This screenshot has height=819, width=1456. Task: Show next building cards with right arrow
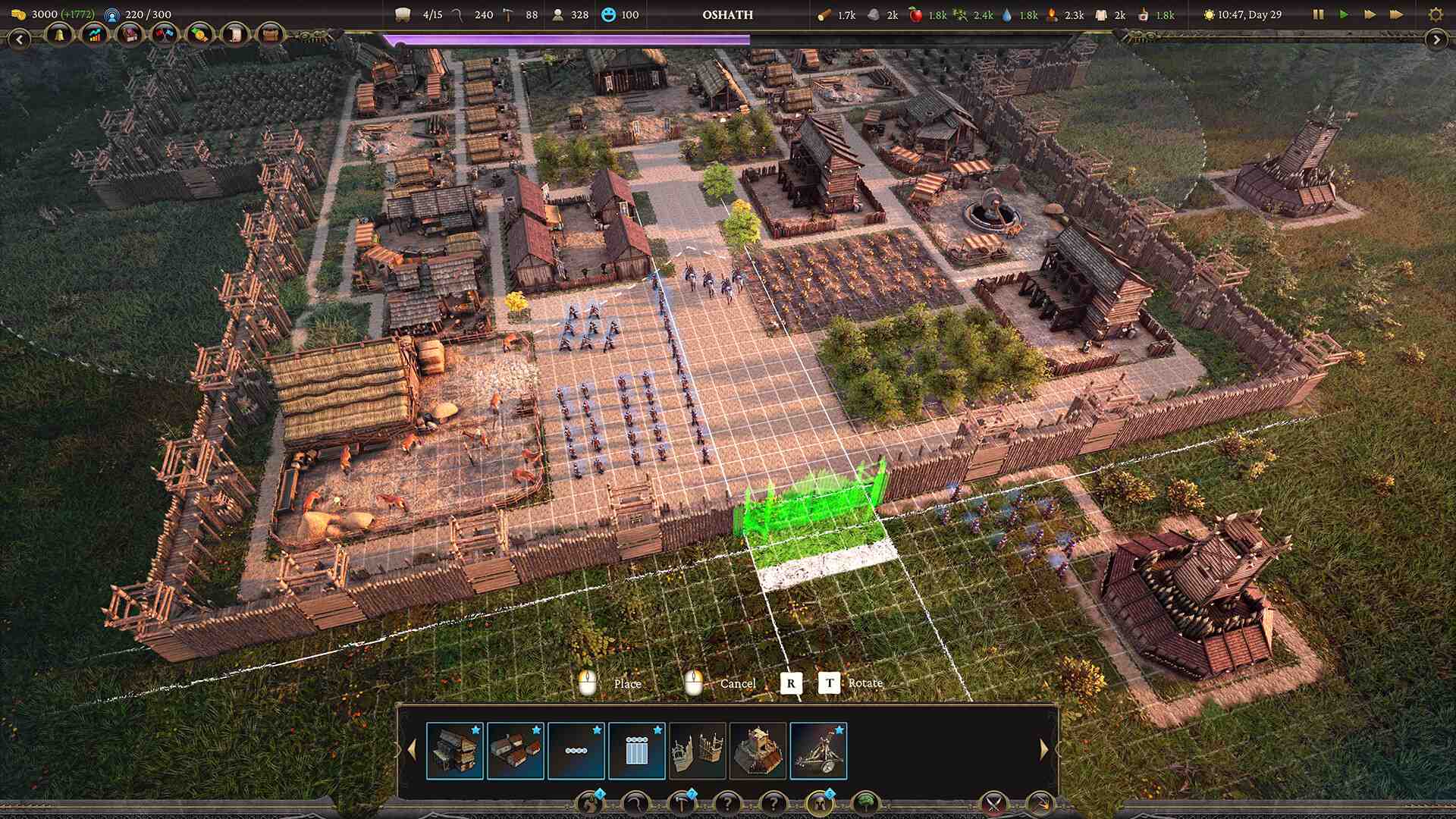pos(1044,750)
